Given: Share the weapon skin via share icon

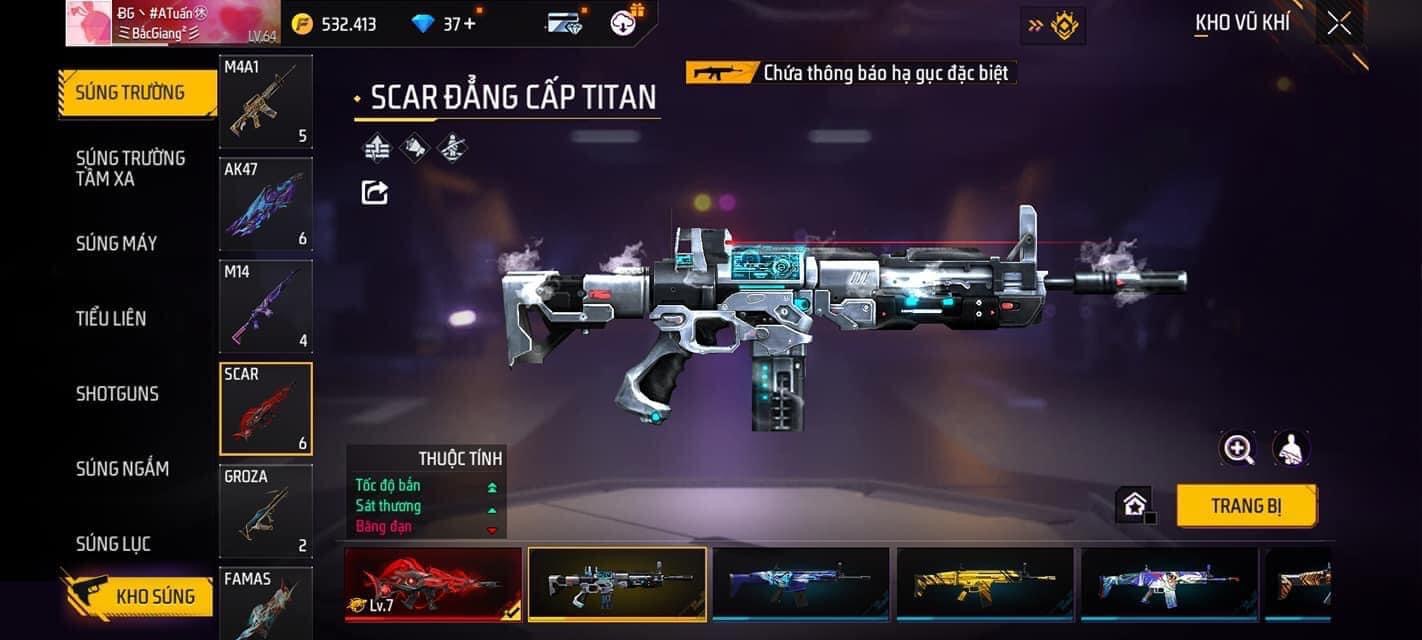Looking at the screenshot, I should click(375, 192).
